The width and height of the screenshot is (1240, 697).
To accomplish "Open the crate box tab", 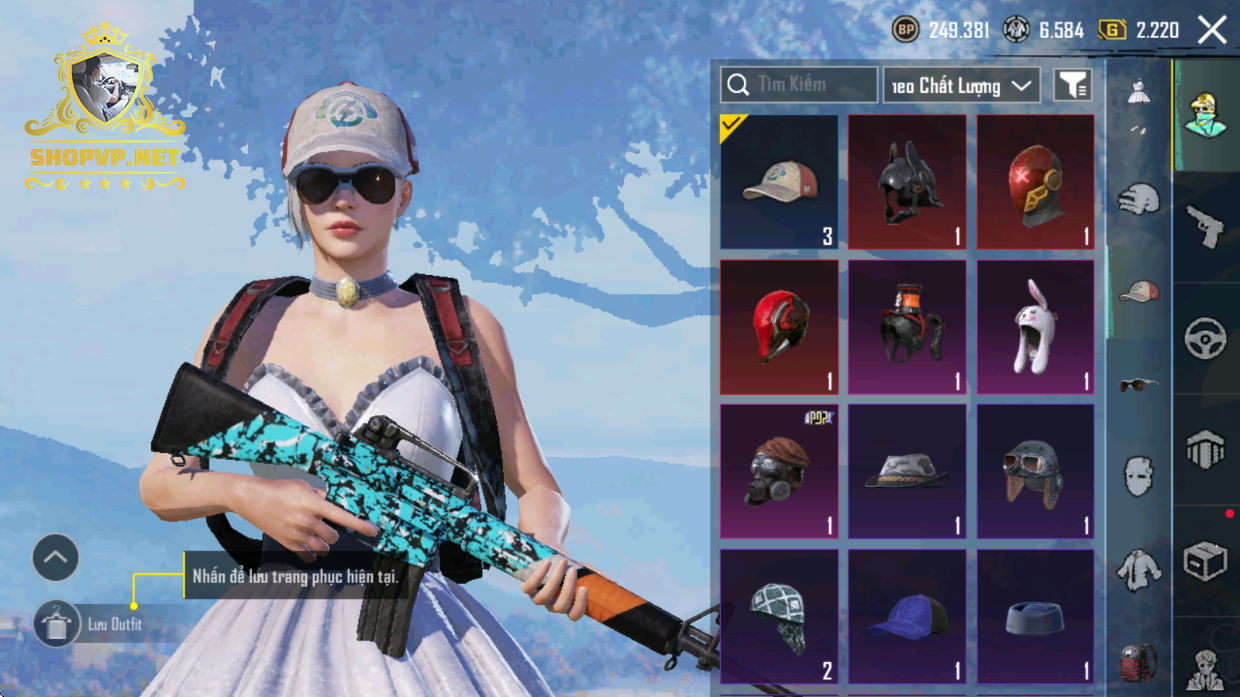I will [1205, 561].
